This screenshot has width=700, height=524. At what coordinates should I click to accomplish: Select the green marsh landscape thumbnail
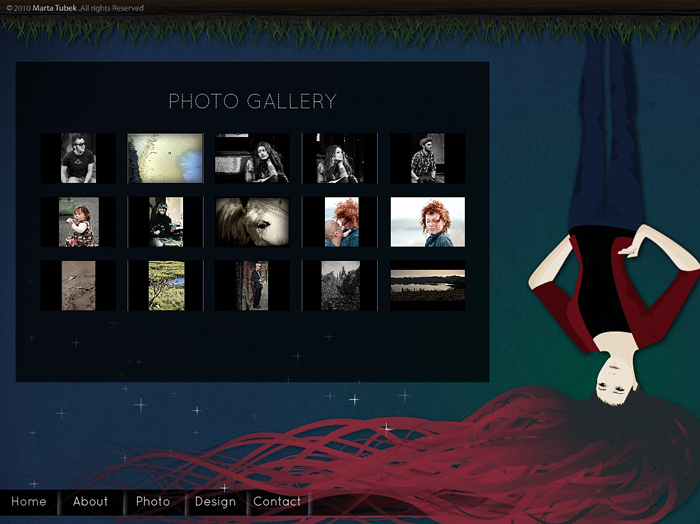(x=165, y=286)
